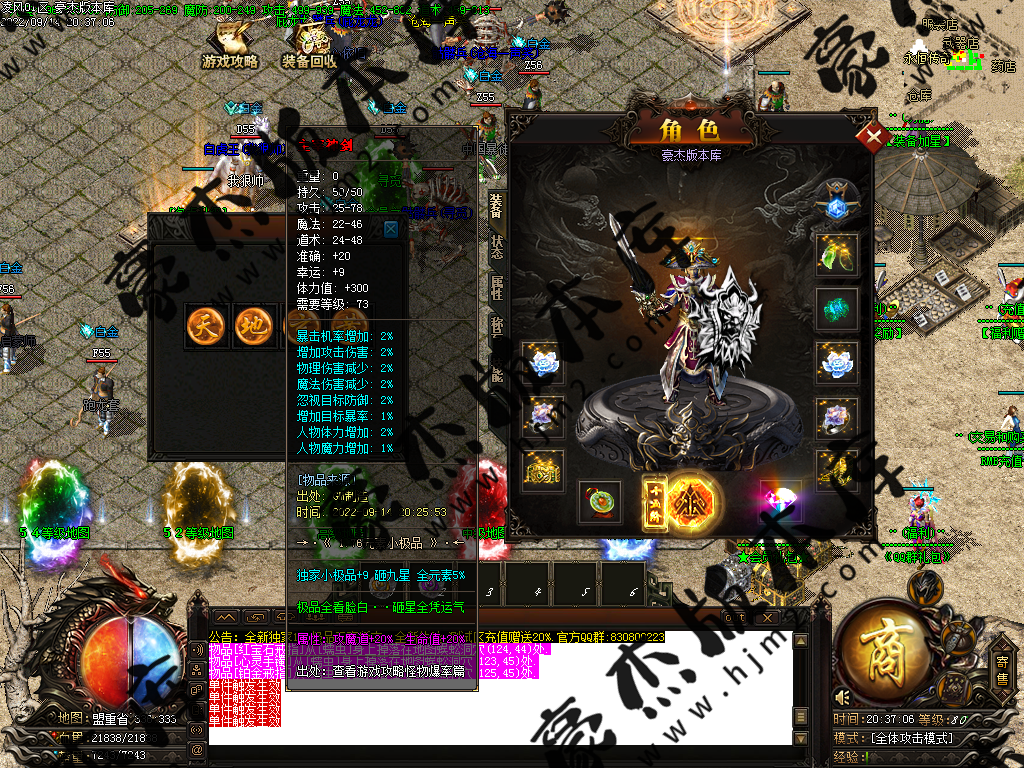Viewport: 1024px width, 768px height.
Task: Close the small orb panel
Action: pyautogui.click(x=391, y=229)
